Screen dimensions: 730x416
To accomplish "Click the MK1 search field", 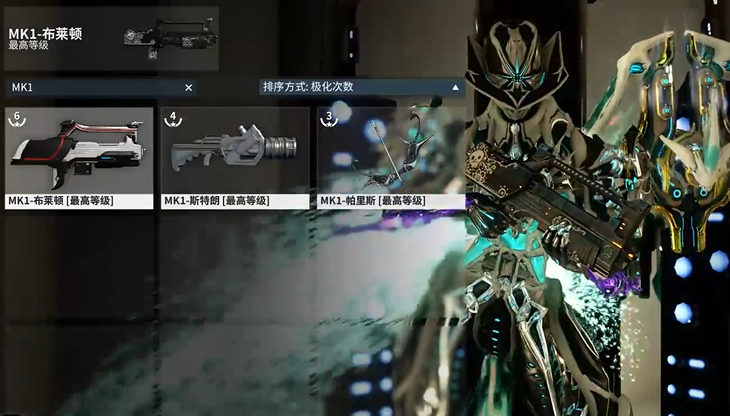I will pyautogui.click(x=95, y=88).
